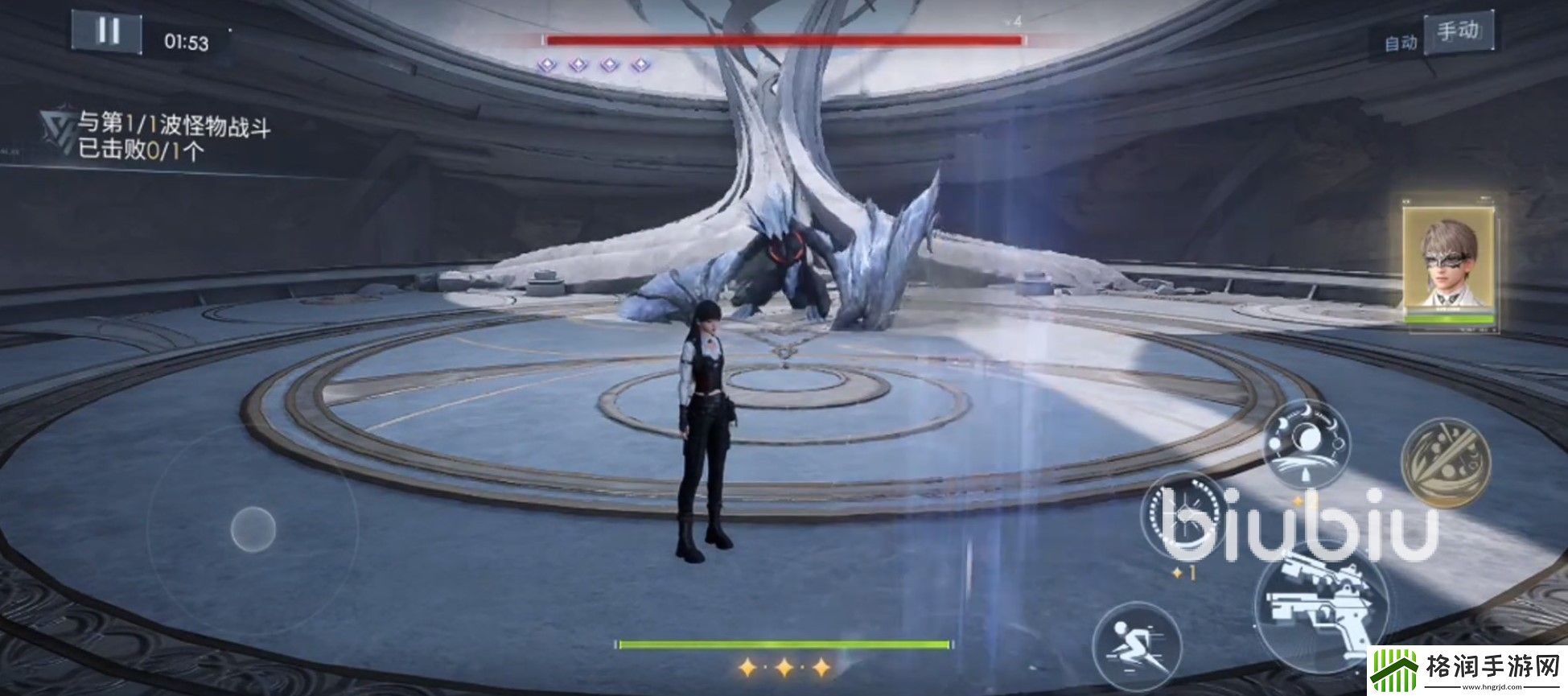Tap the virtual joystick knob
This screenshot has width=1568, height=696.
pyautogui.click(x=253, y=529)
